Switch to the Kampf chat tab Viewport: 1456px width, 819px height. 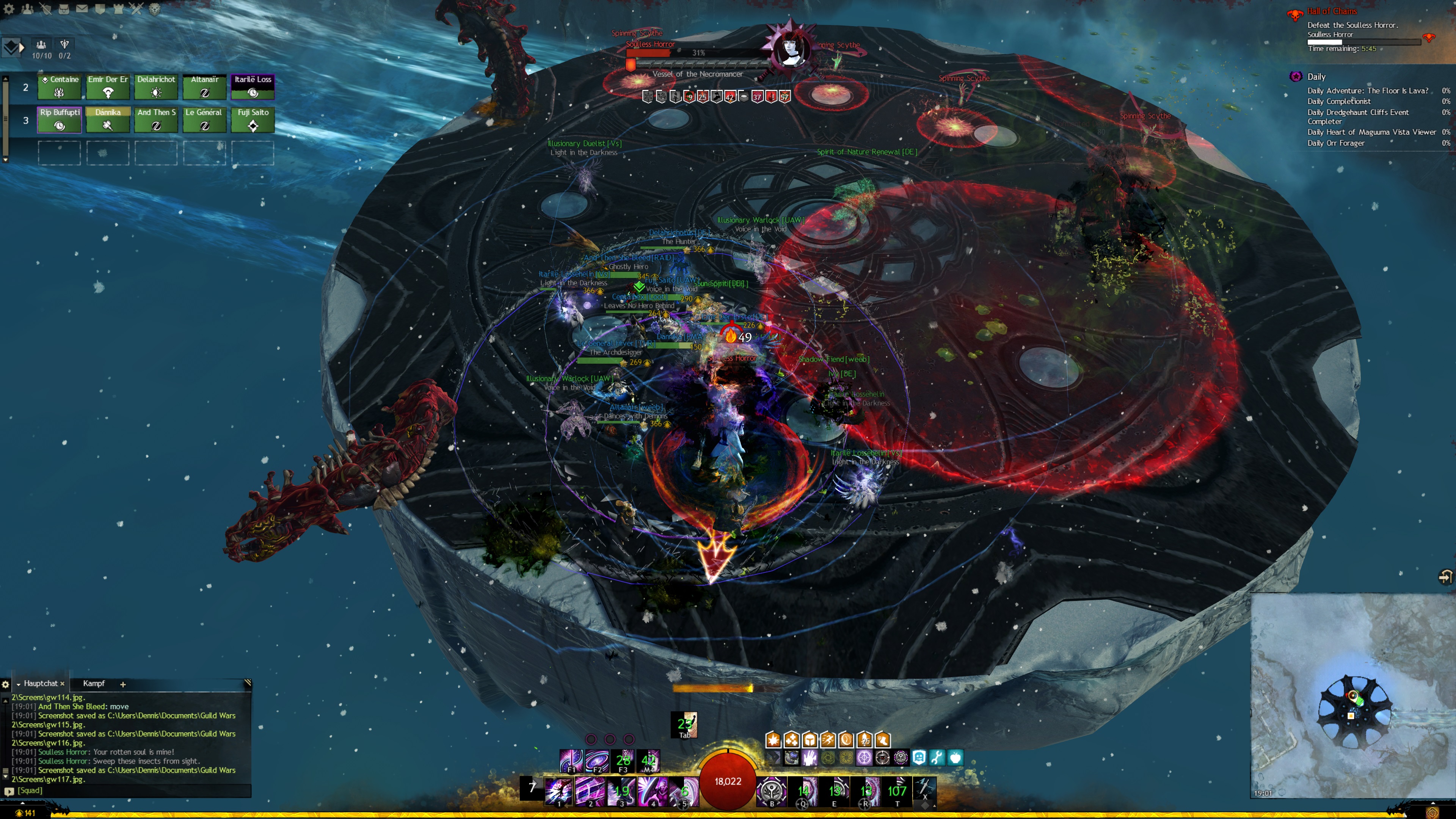(94, 683)
